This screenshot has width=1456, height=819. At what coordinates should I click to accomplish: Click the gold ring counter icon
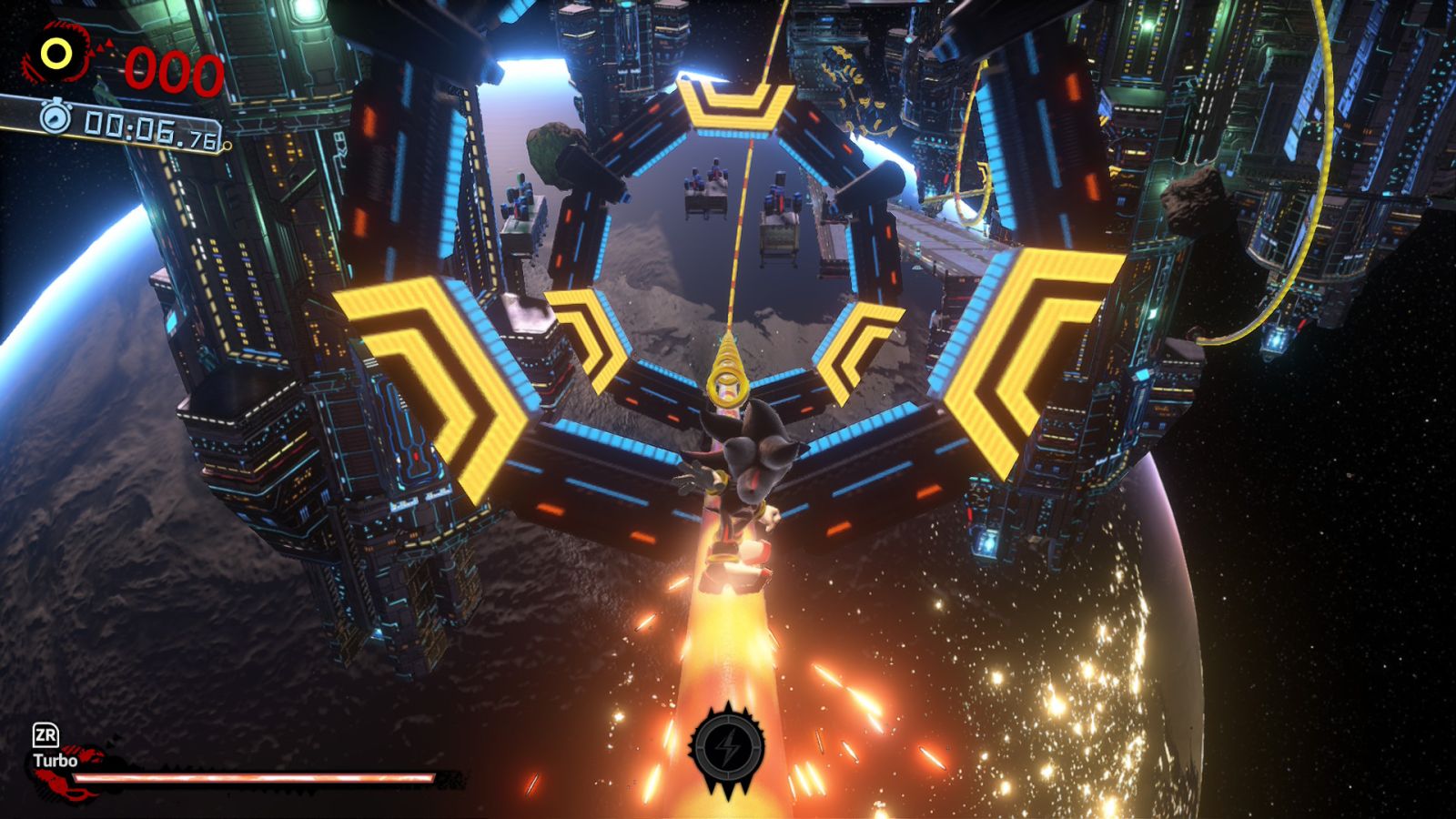click(x=56, y=55)
